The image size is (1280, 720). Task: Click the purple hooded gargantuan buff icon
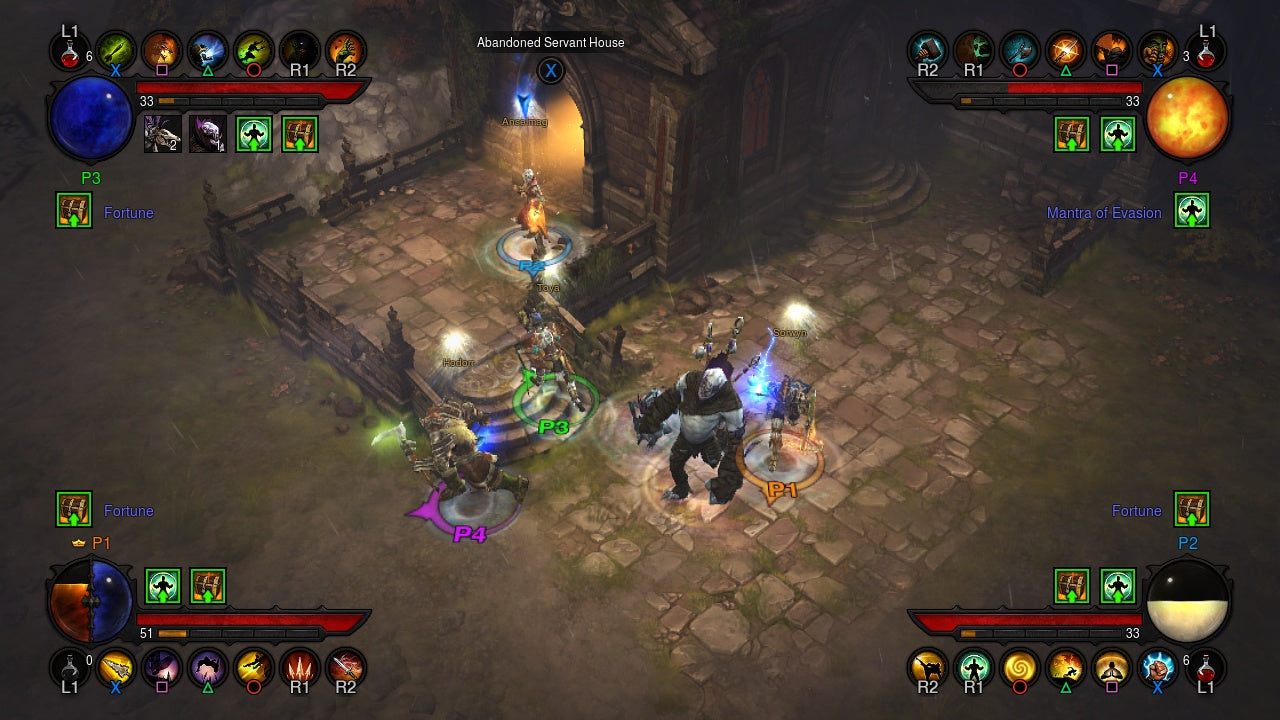pos(207,134)
